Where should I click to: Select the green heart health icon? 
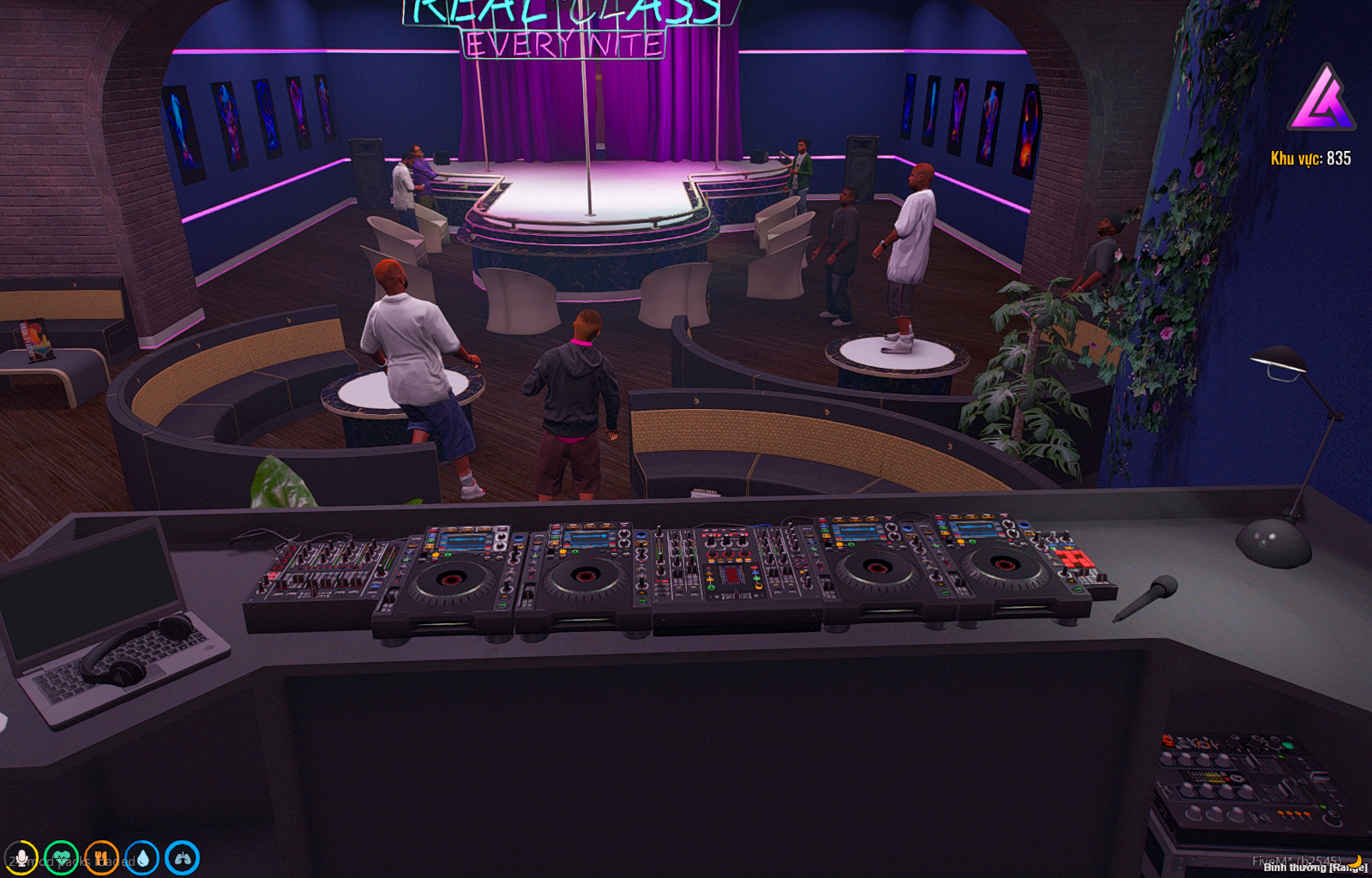pos(61,858)
